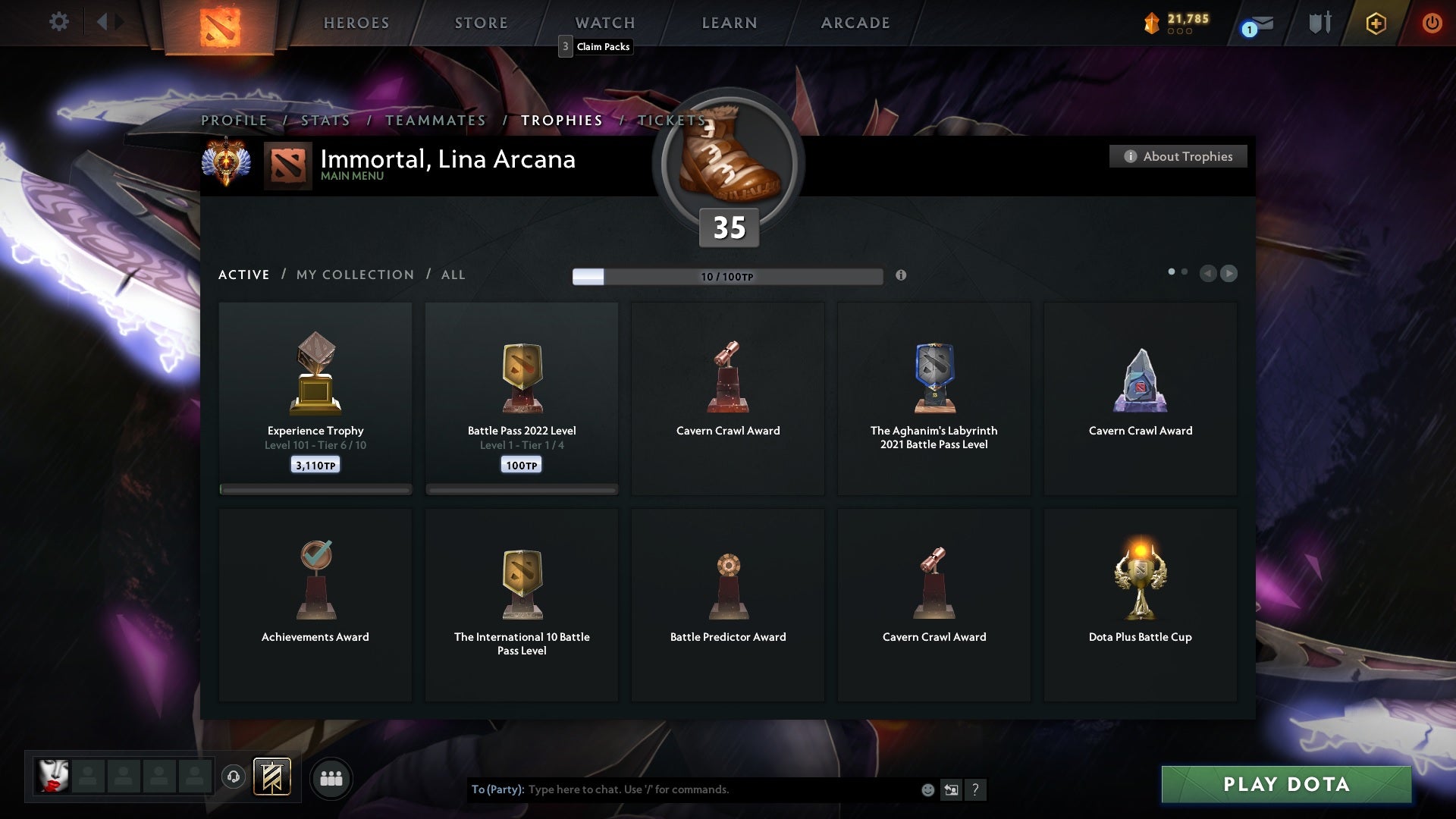The width and height of the screenshot is (1456, 819).
Task: Open the friends list icon near chat
Action: [331, 778]
